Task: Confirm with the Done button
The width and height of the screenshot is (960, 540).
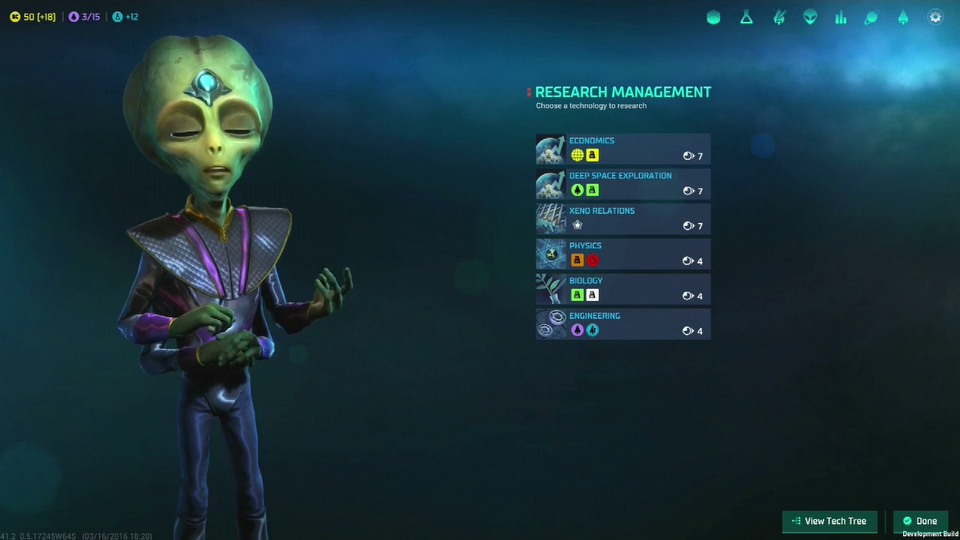Action: [x=920, y=521]
